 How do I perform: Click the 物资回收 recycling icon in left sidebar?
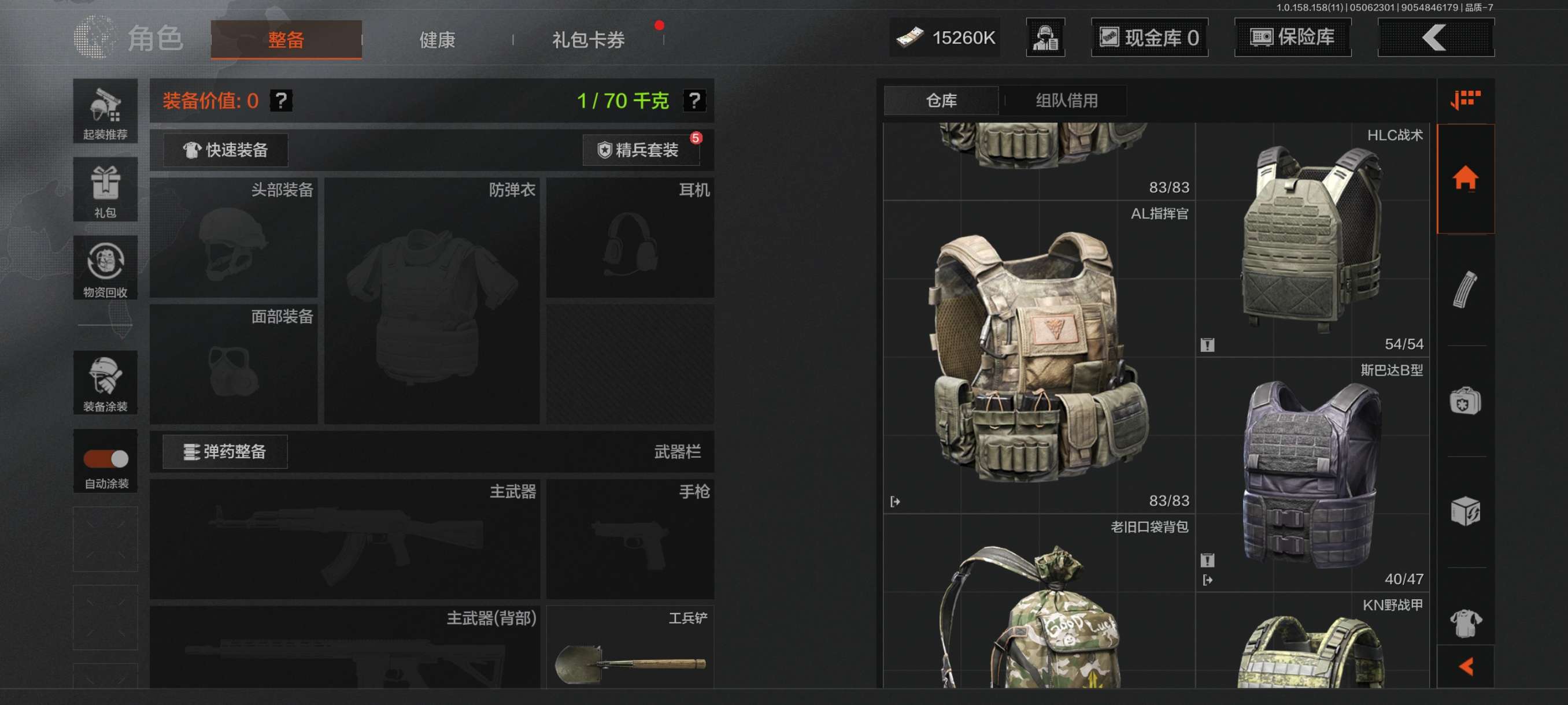coord(105,268)
